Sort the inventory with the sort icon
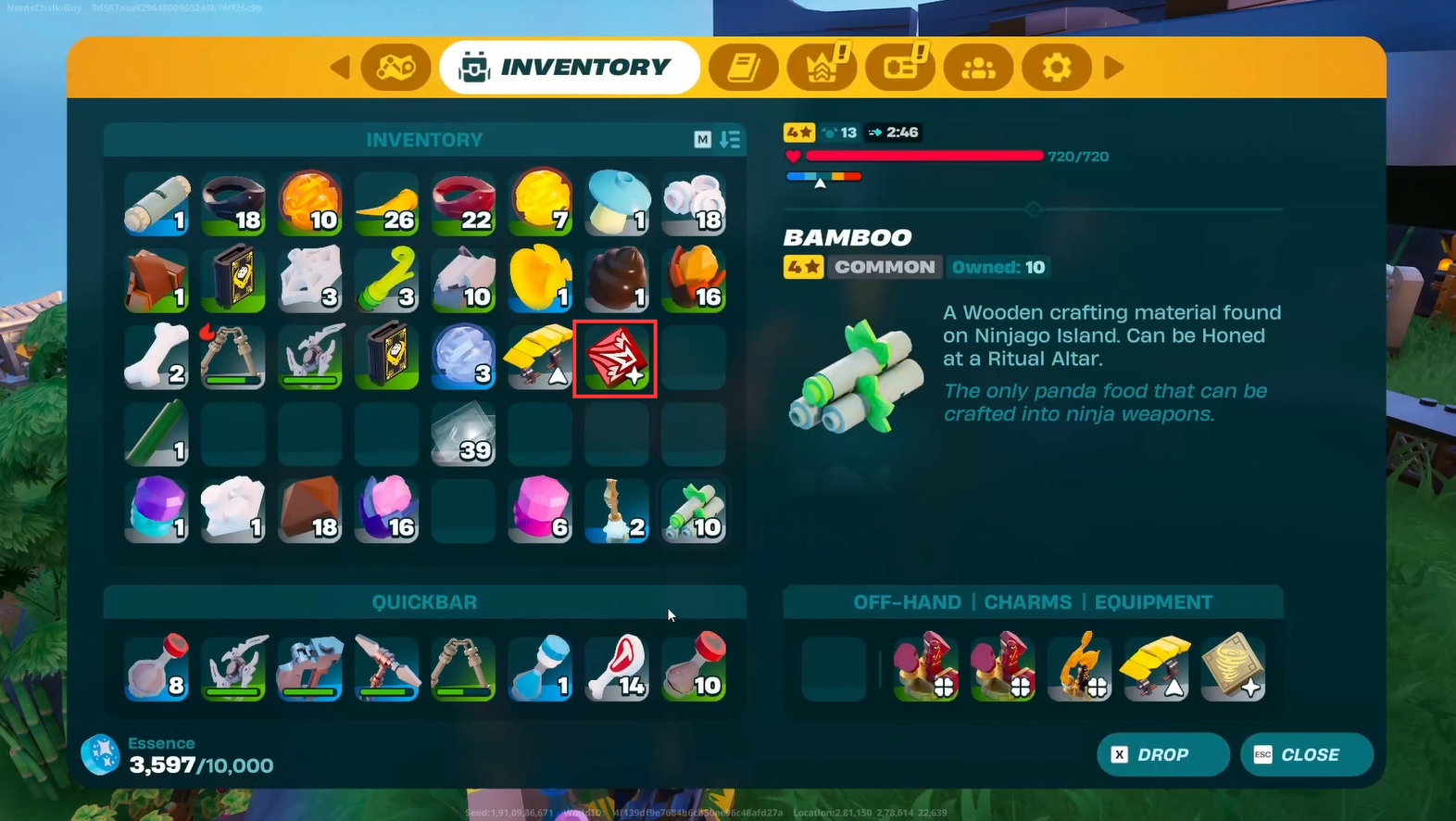This screenshot has height=821, width=1456. pyautogui.click(x=730, y=140)
